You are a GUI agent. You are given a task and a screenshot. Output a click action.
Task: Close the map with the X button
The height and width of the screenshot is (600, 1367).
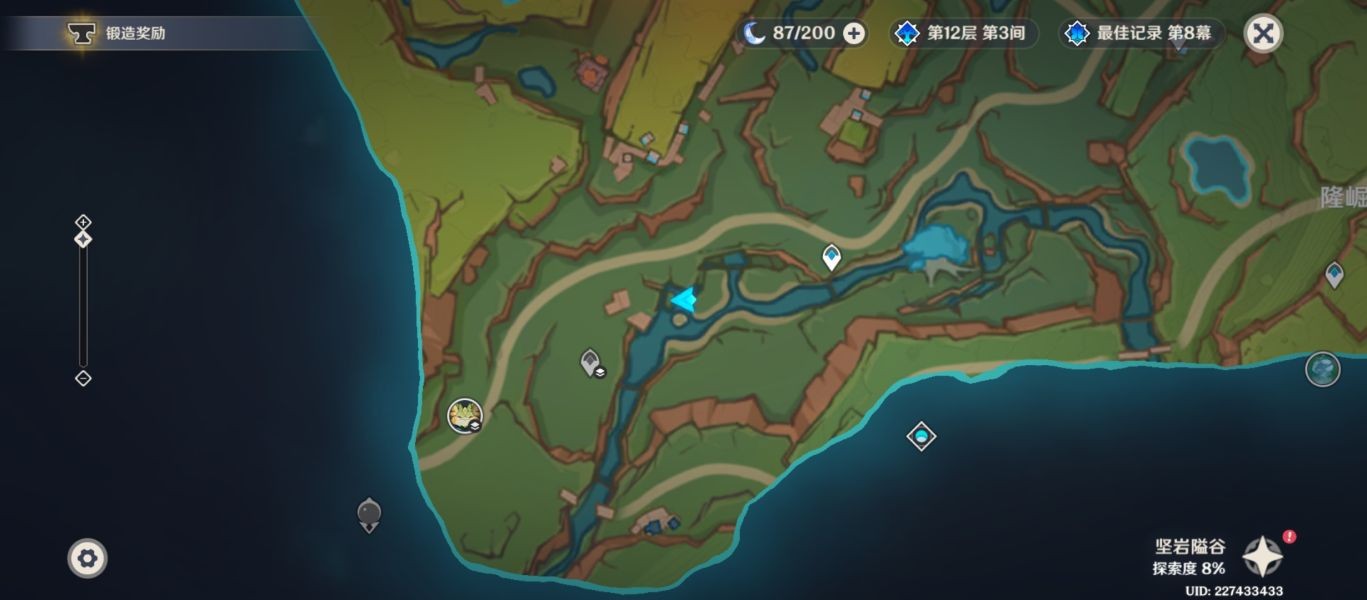click(1263, 33)
